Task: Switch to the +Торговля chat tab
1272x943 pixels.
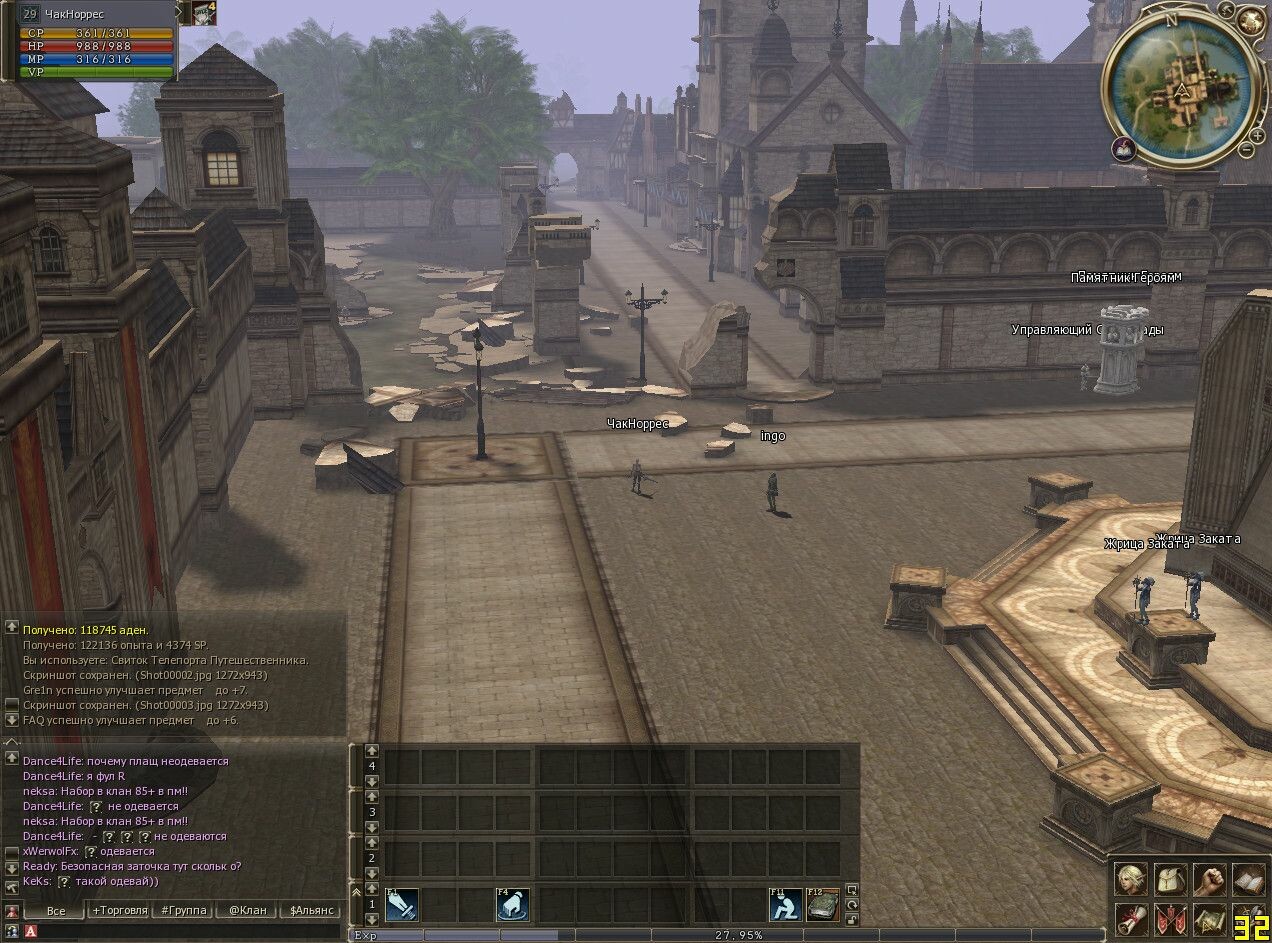Action: [119, 911]
